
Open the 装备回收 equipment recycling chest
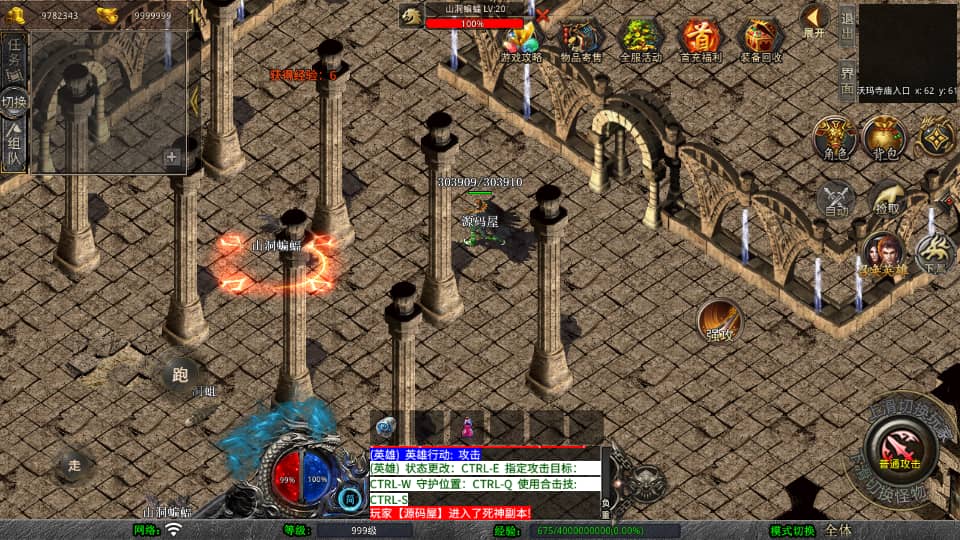point(760,40)
